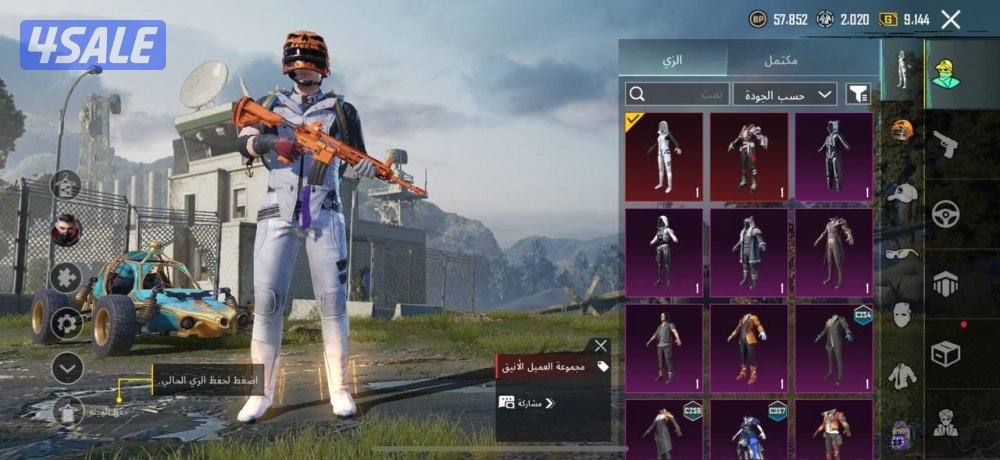Open the steering wheel vehicles section

tap(946, 214)
